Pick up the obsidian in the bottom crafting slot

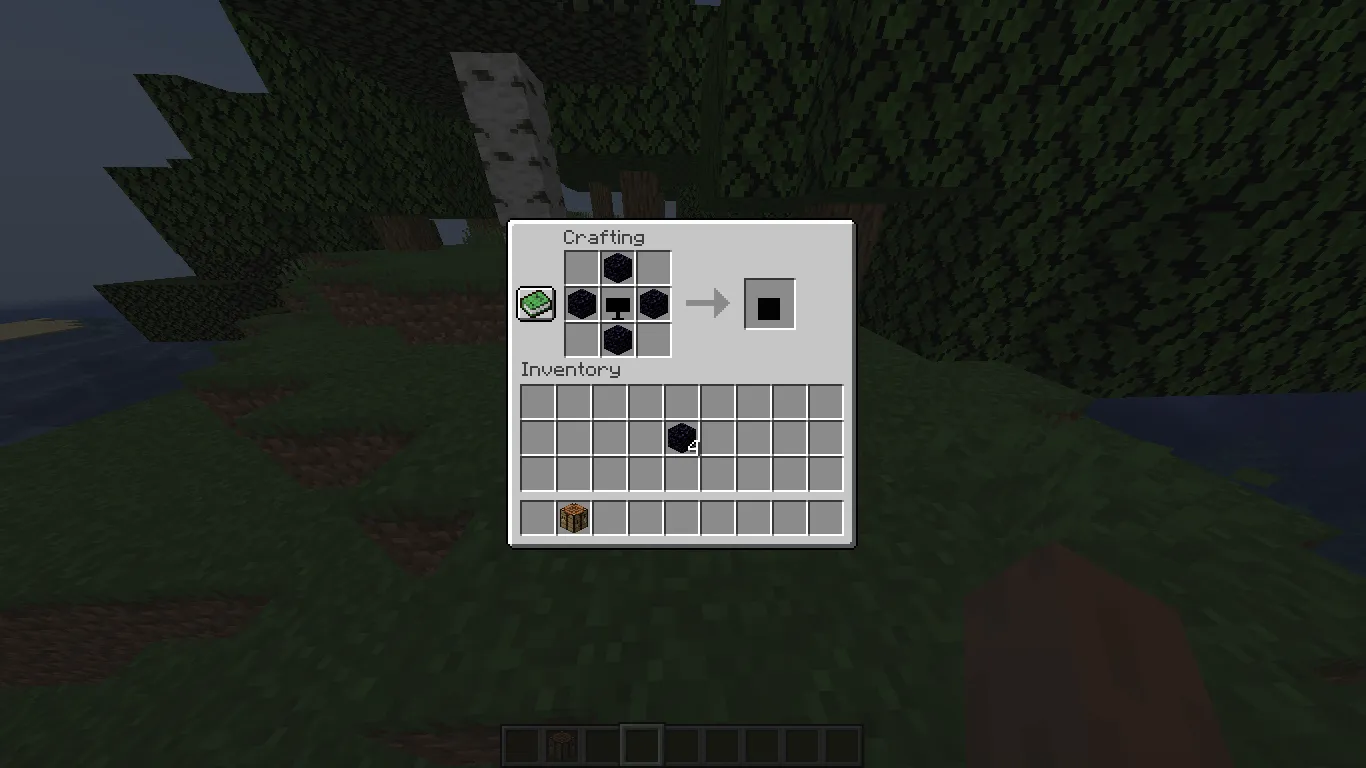(x=618, y=339)
